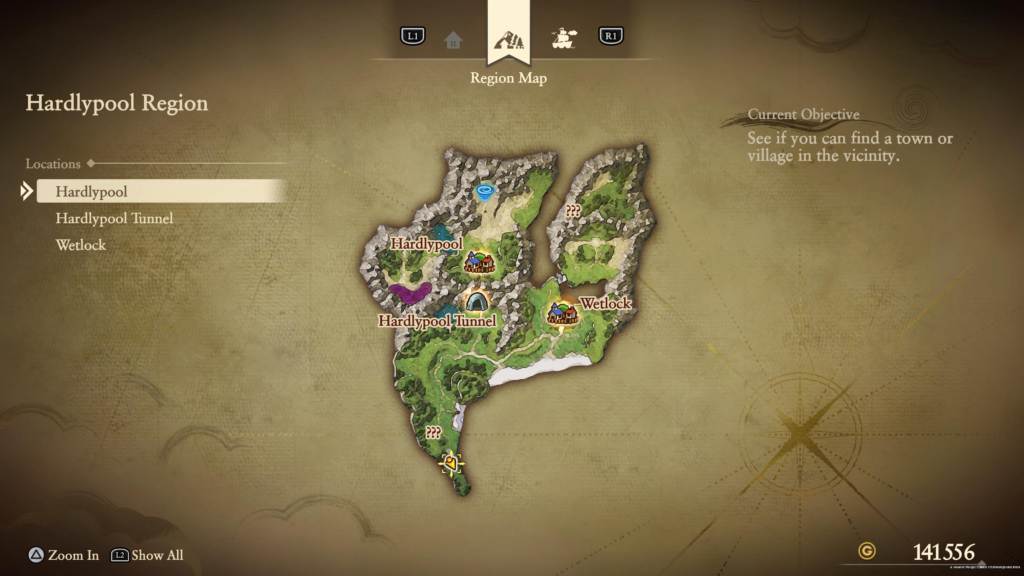Select the blue swirl marker on the map
The image size is (1024, 576).
pos(486,191)
